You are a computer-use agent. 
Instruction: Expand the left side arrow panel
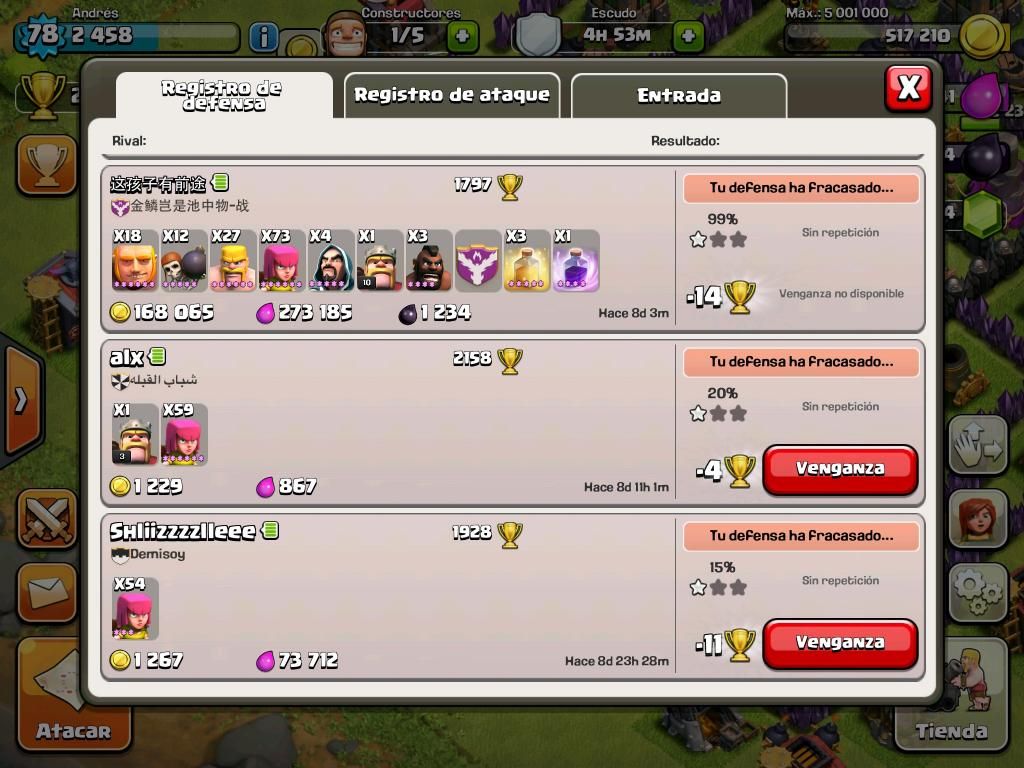point(20,400)
